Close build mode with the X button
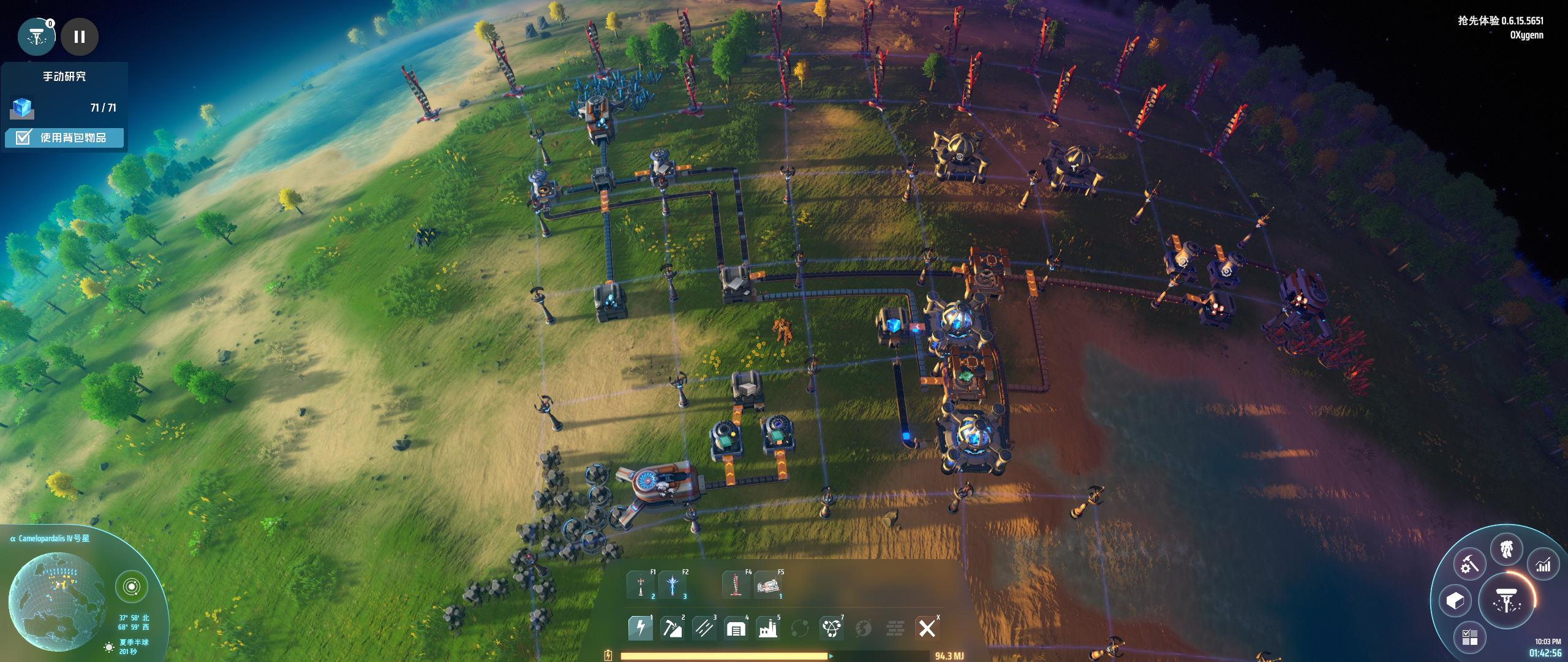This screenshot has width=1568, height=662. click(x=927, y=628)
